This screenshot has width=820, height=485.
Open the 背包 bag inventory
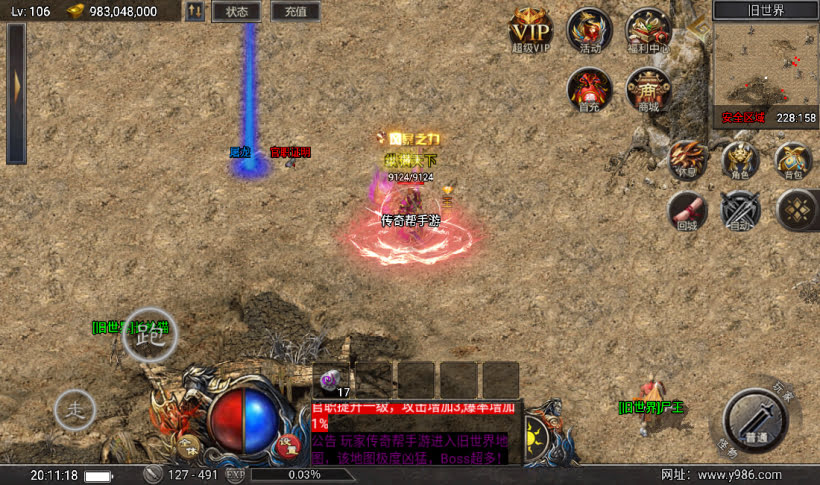(794, 160)
